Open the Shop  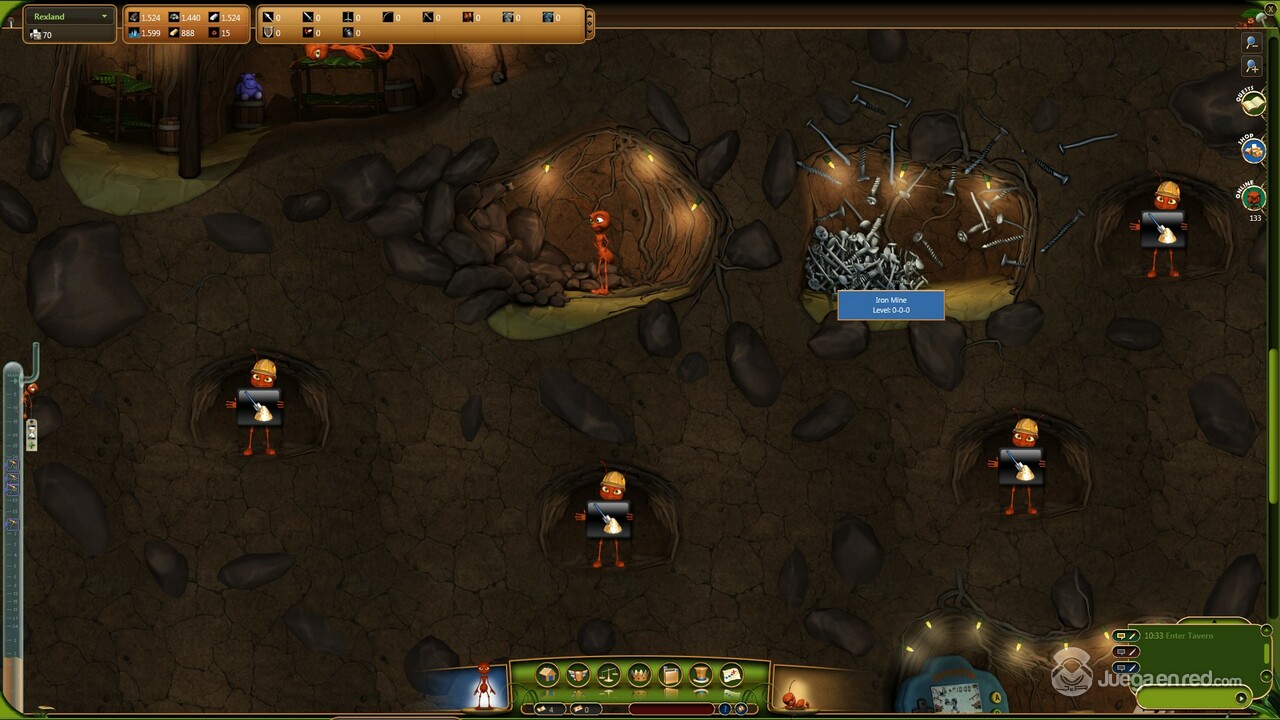click(1253, 150)
